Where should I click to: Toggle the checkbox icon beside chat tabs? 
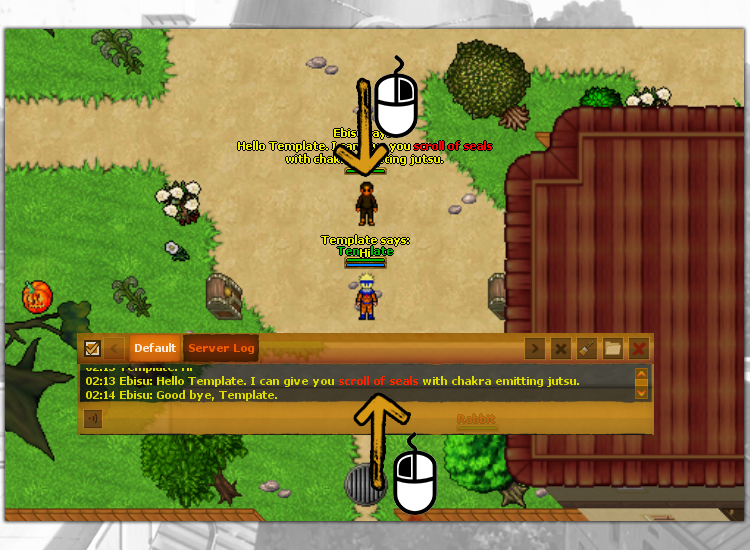click(x=92, y=348)
